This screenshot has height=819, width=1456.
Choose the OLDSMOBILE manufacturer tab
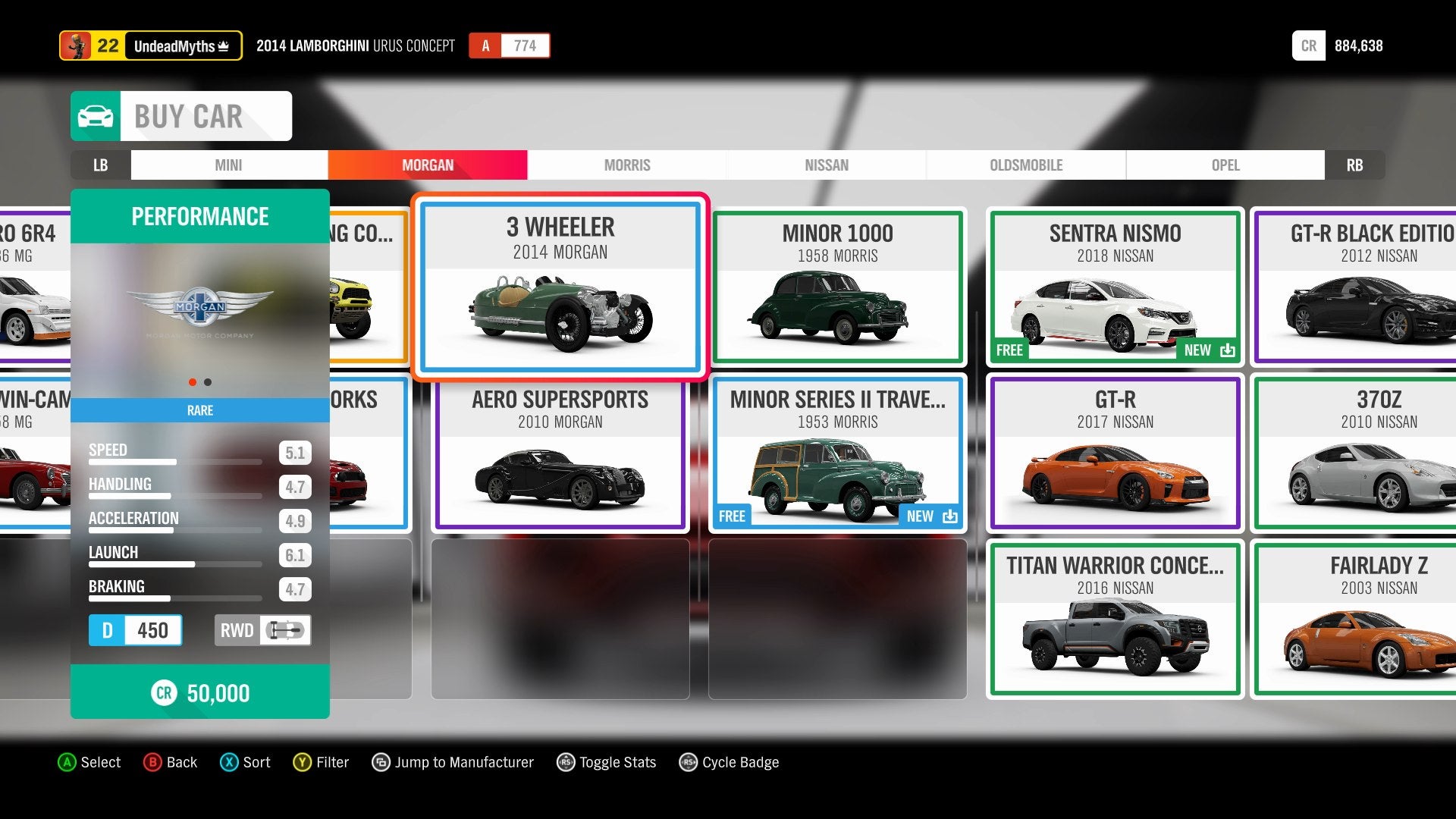[1026, 165]
